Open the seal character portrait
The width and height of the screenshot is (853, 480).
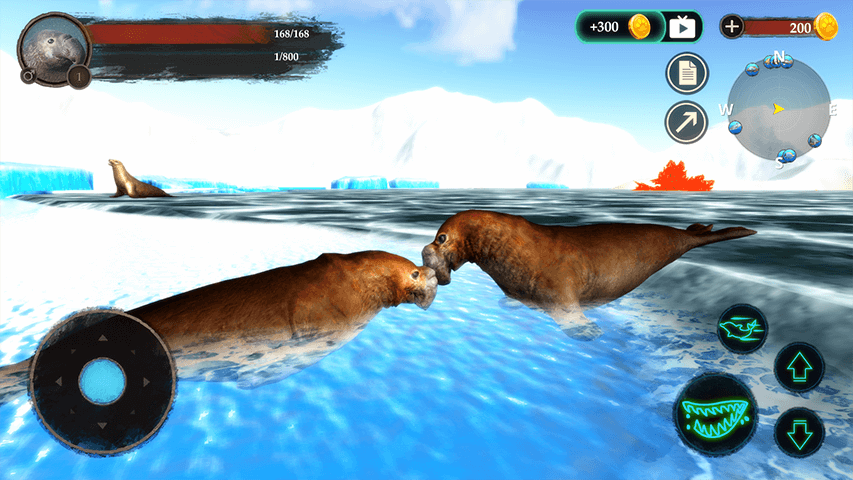pyautogui.click(x=52, y=46)
